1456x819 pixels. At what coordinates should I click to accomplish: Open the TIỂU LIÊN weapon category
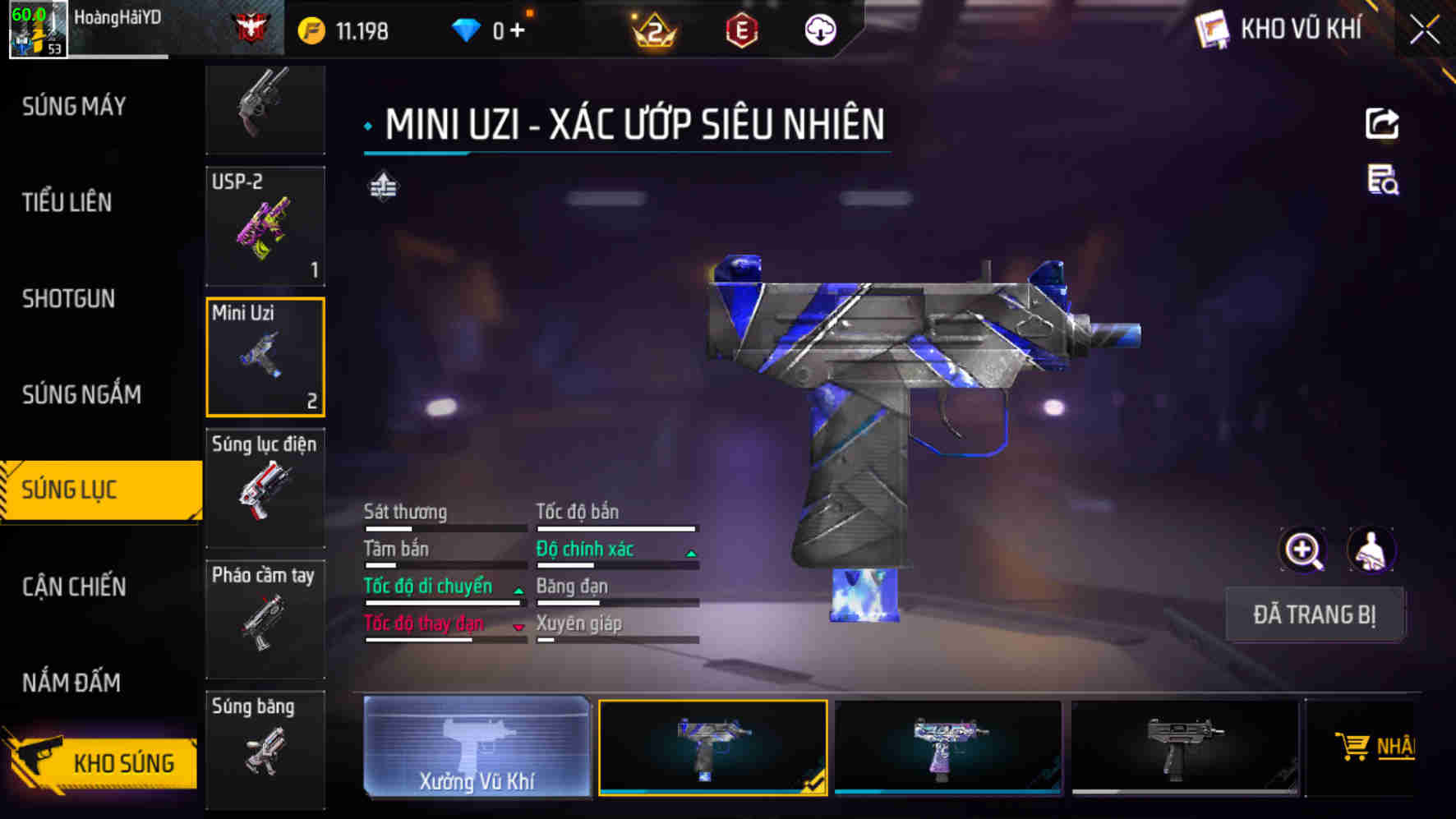click(x=67, y=203)
